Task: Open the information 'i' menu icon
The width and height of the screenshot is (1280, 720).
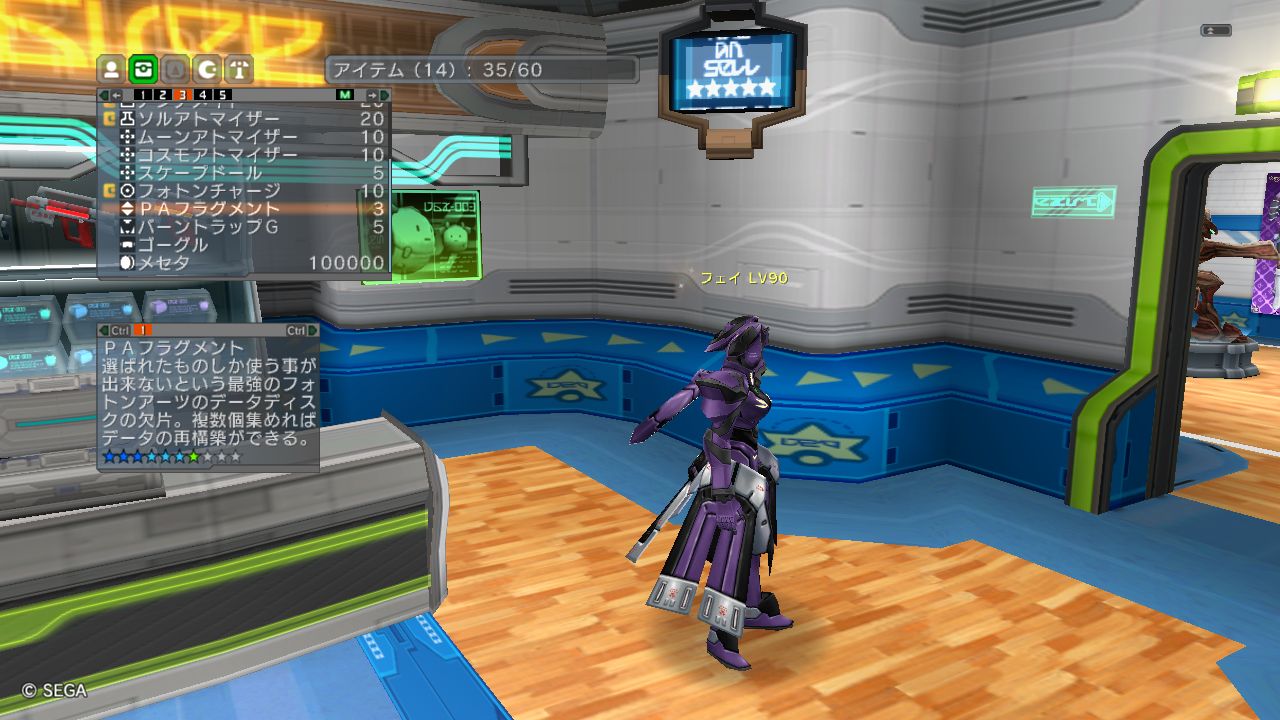Action: coord(240,69)
